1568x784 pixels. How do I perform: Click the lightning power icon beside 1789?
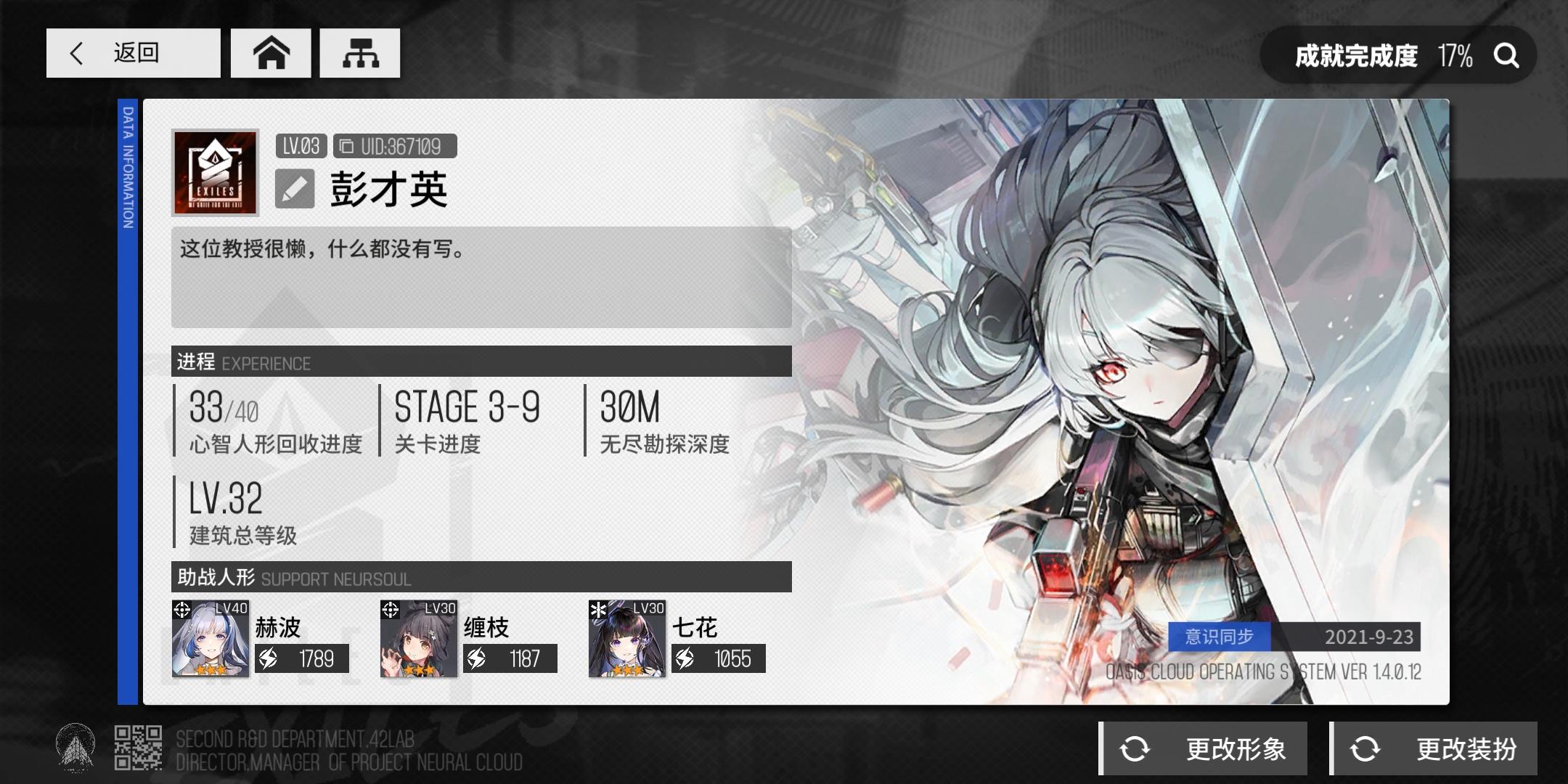[x=269, y=659]
